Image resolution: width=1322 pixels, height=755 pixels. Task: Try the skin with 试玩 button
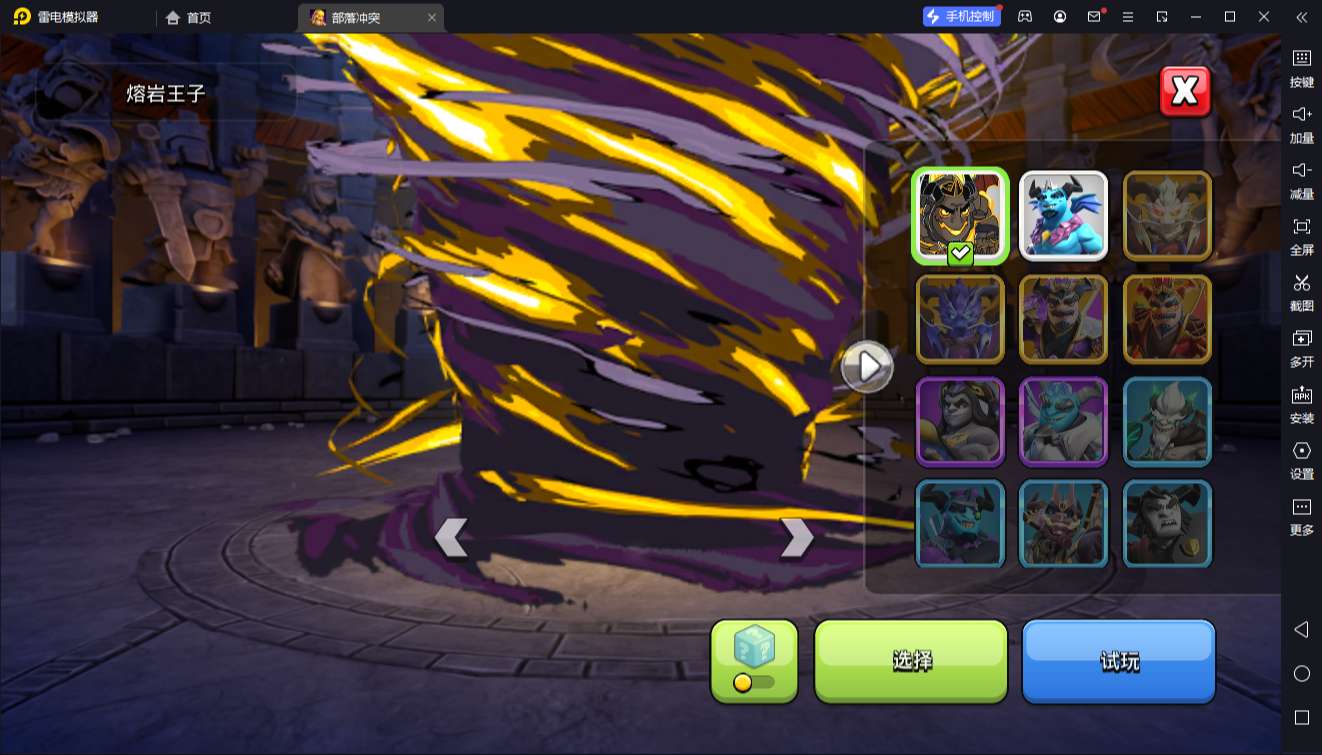[x=1118, y=661]
